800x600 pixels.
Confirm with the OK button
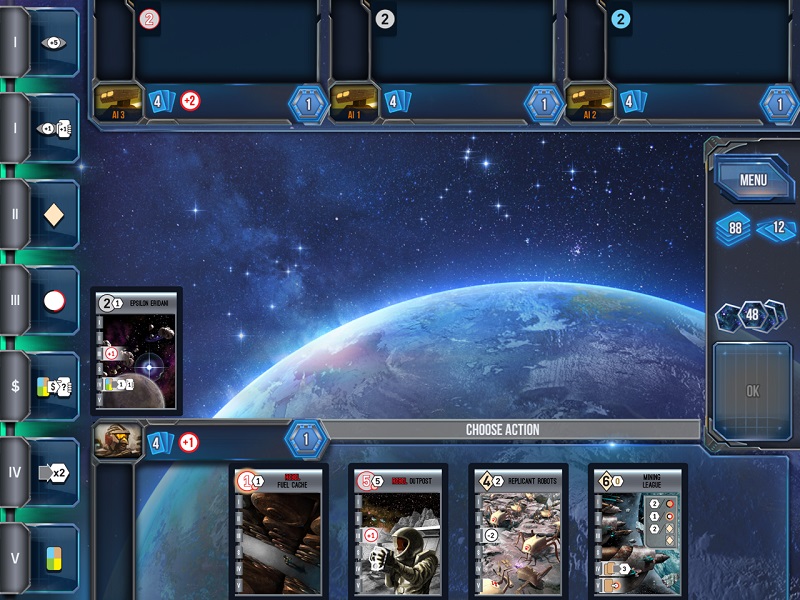pos(752,391)
